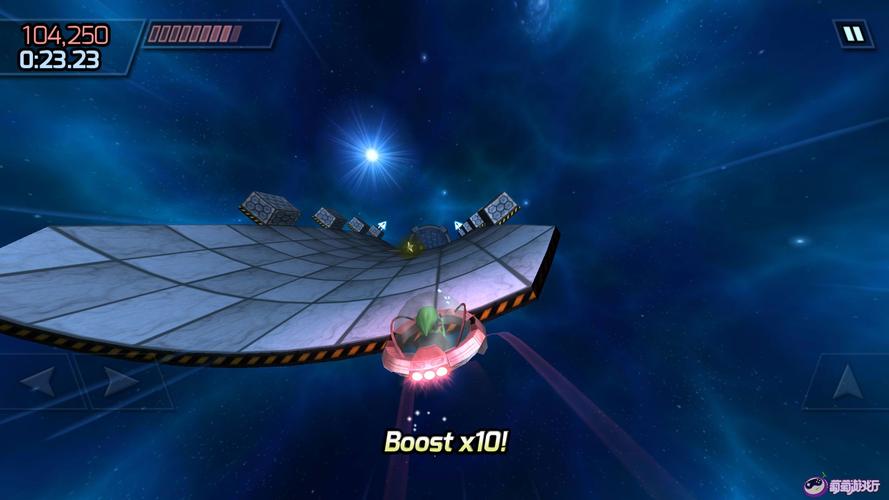
Task: Pause the game with the pause button
Action: (x=853, y=34)
